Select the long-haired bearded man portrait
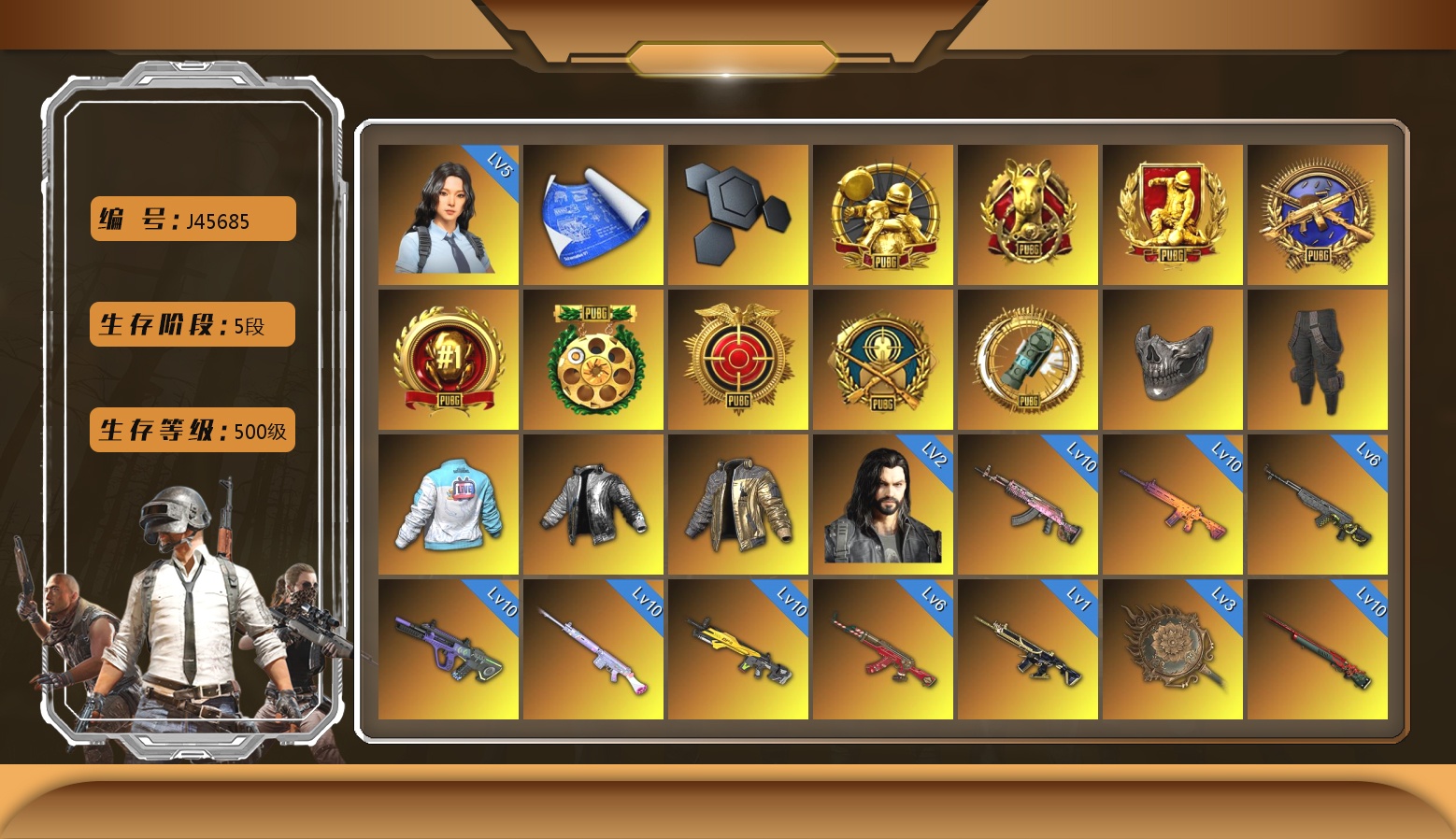1456x839 pixels. click(x=882, y=505)
